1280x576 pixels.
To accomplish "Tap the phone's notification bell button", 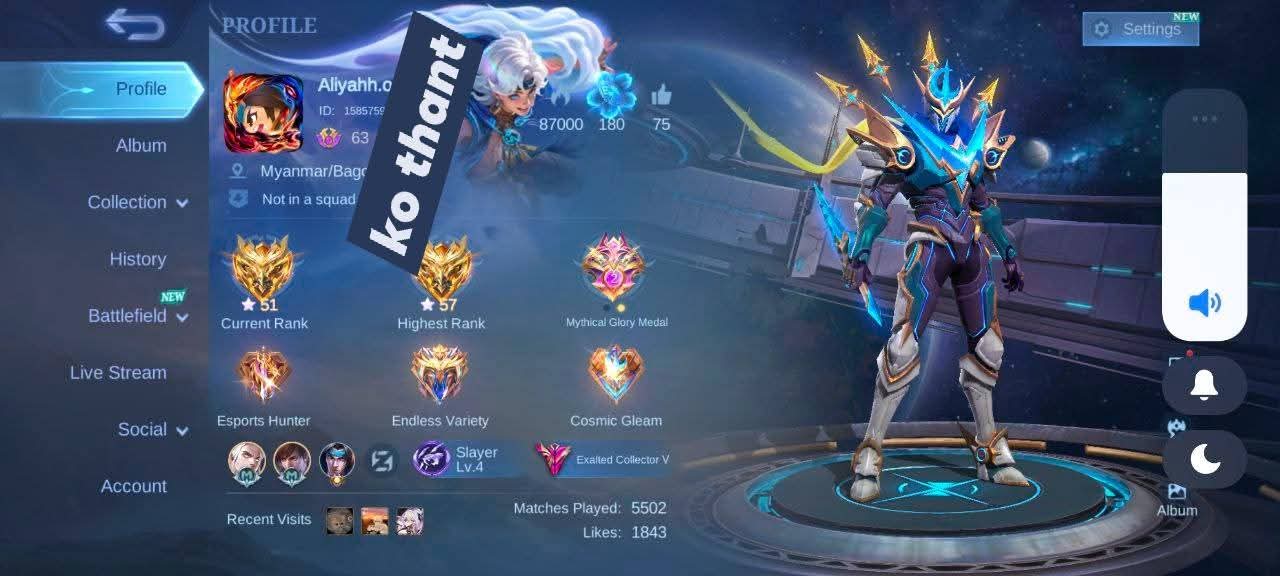I will (x=1204, y=385).
